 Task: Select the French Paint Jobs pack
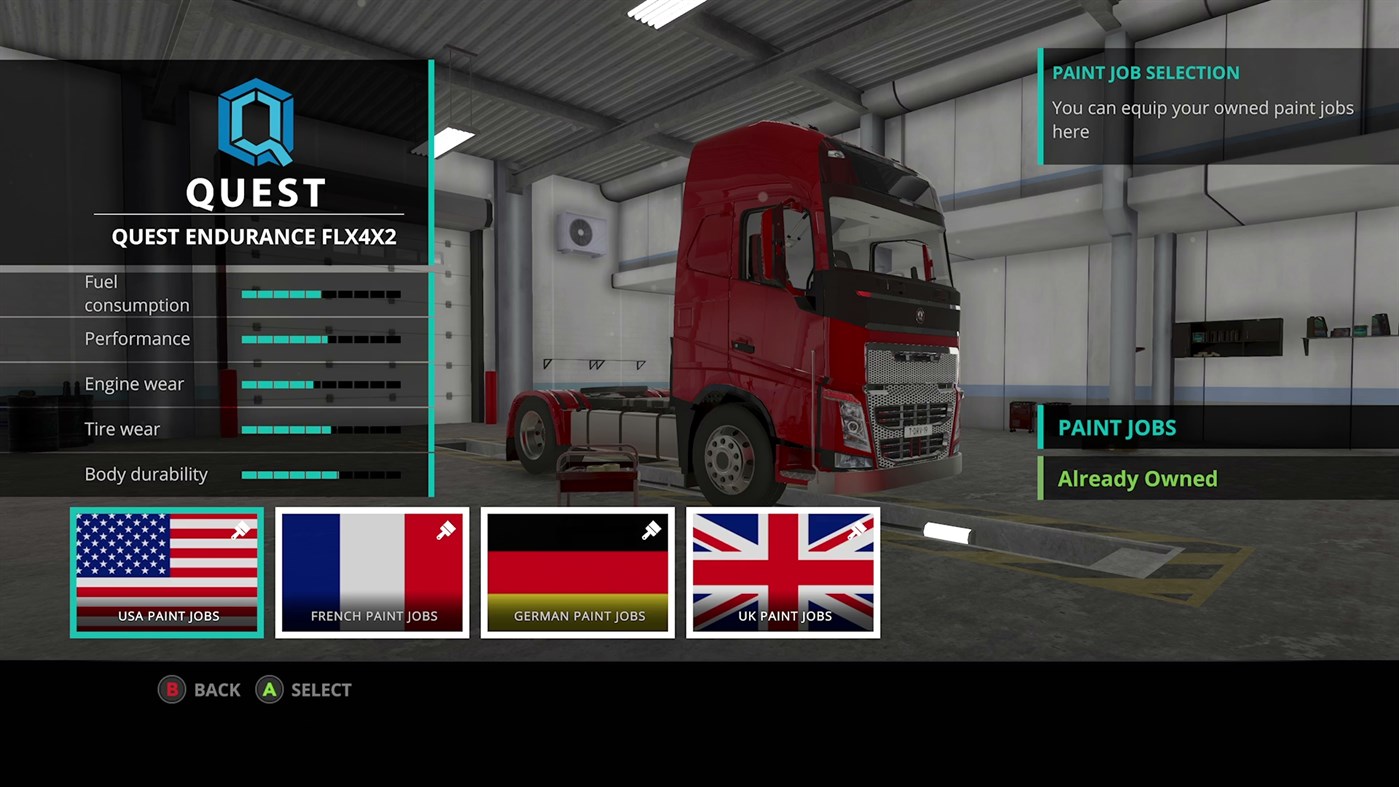click(x=371, y=572)
